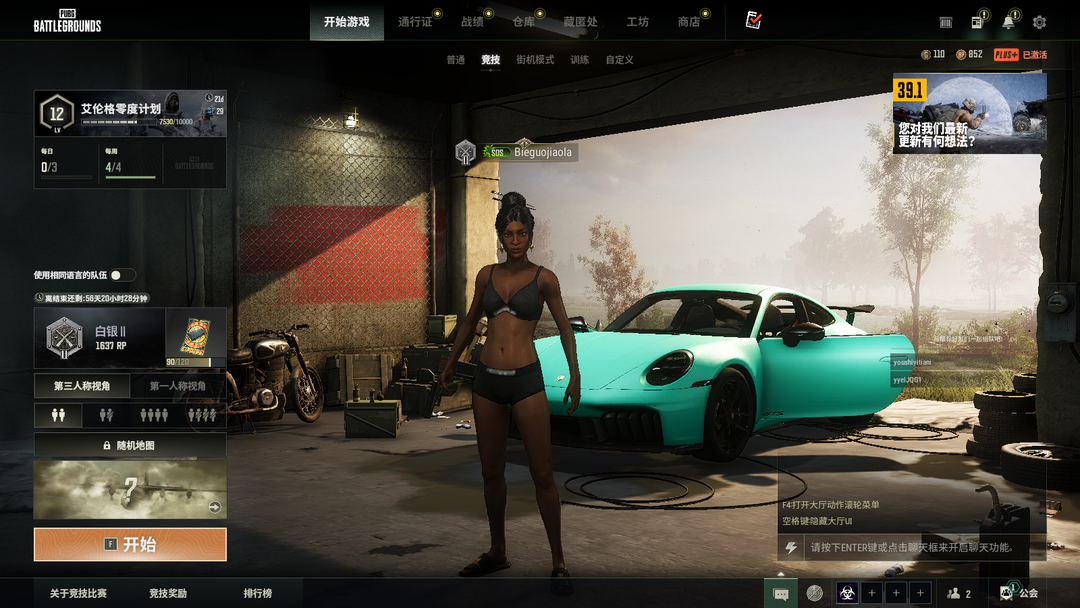This screenshot has width=1080, height=608.
Task: Open the 排行榜 leaderboard
Action: (x=258, y=593)
